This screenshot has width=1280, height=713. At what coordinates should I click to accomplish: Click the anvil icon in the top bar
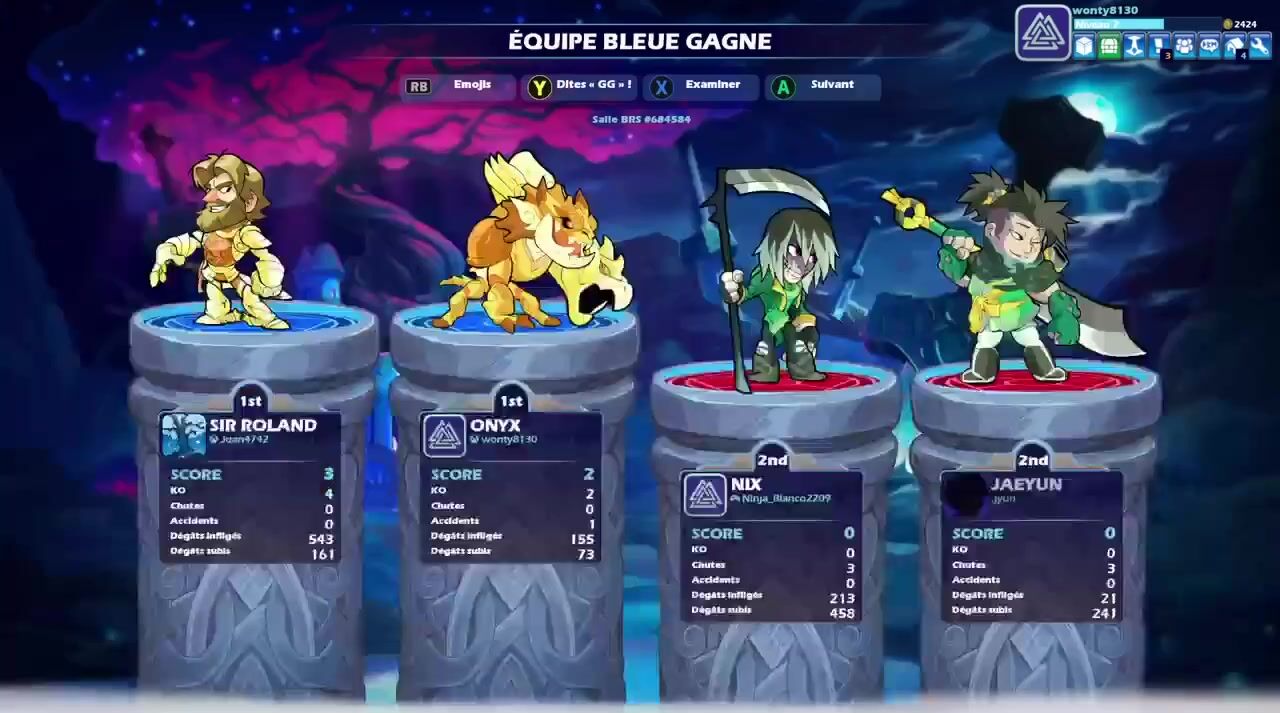(1135, 46)
